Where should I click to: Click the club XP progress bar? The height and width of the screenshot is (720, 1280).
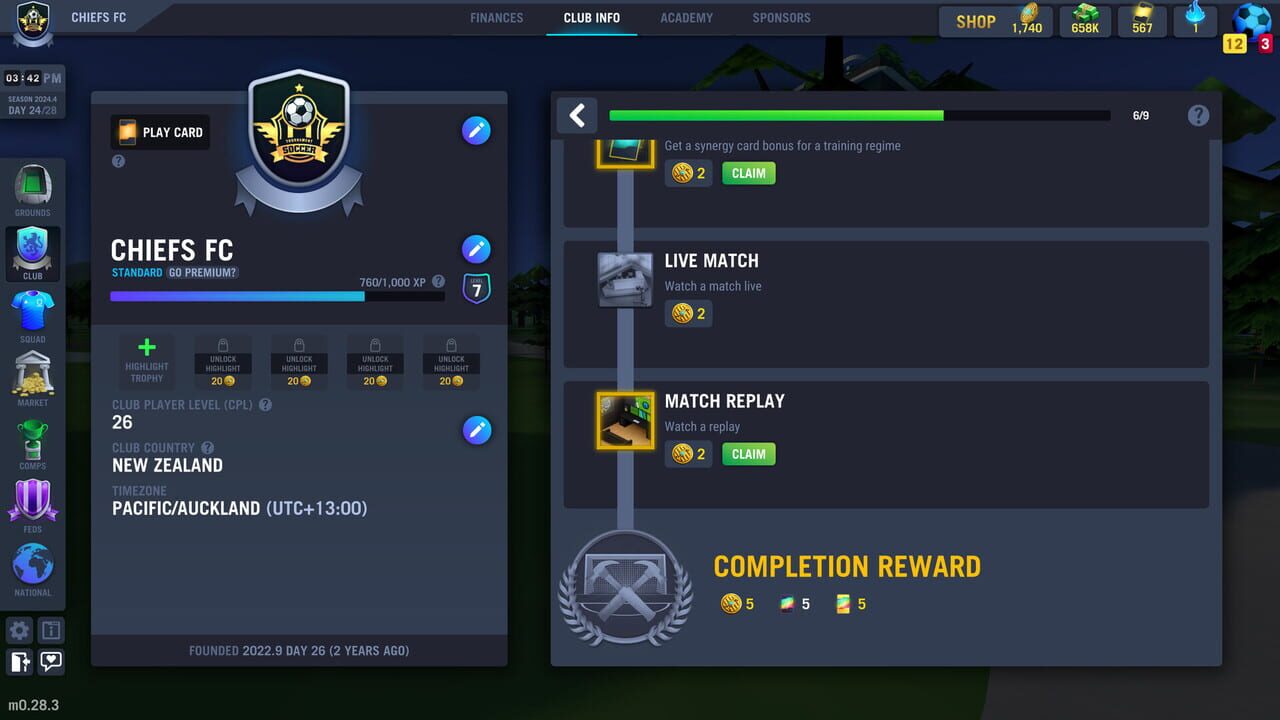(x=280, y=297)
